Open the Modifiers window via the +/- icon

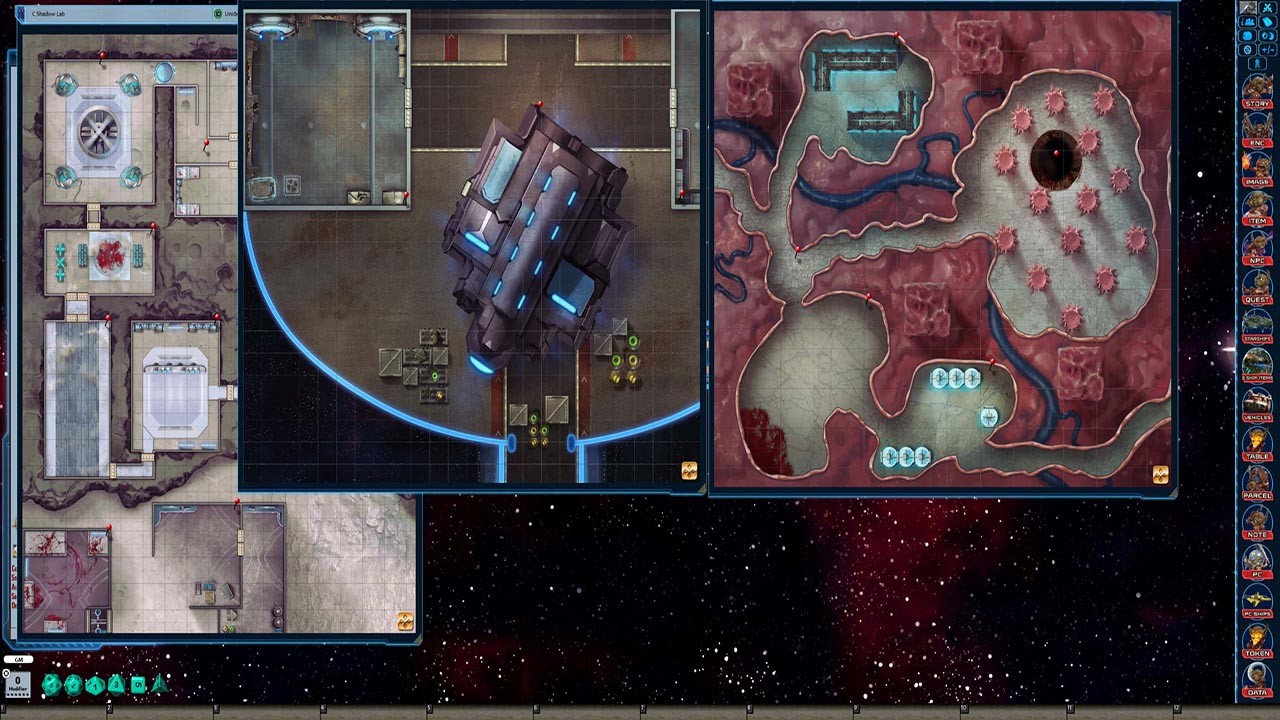(x=1268, y=48)
